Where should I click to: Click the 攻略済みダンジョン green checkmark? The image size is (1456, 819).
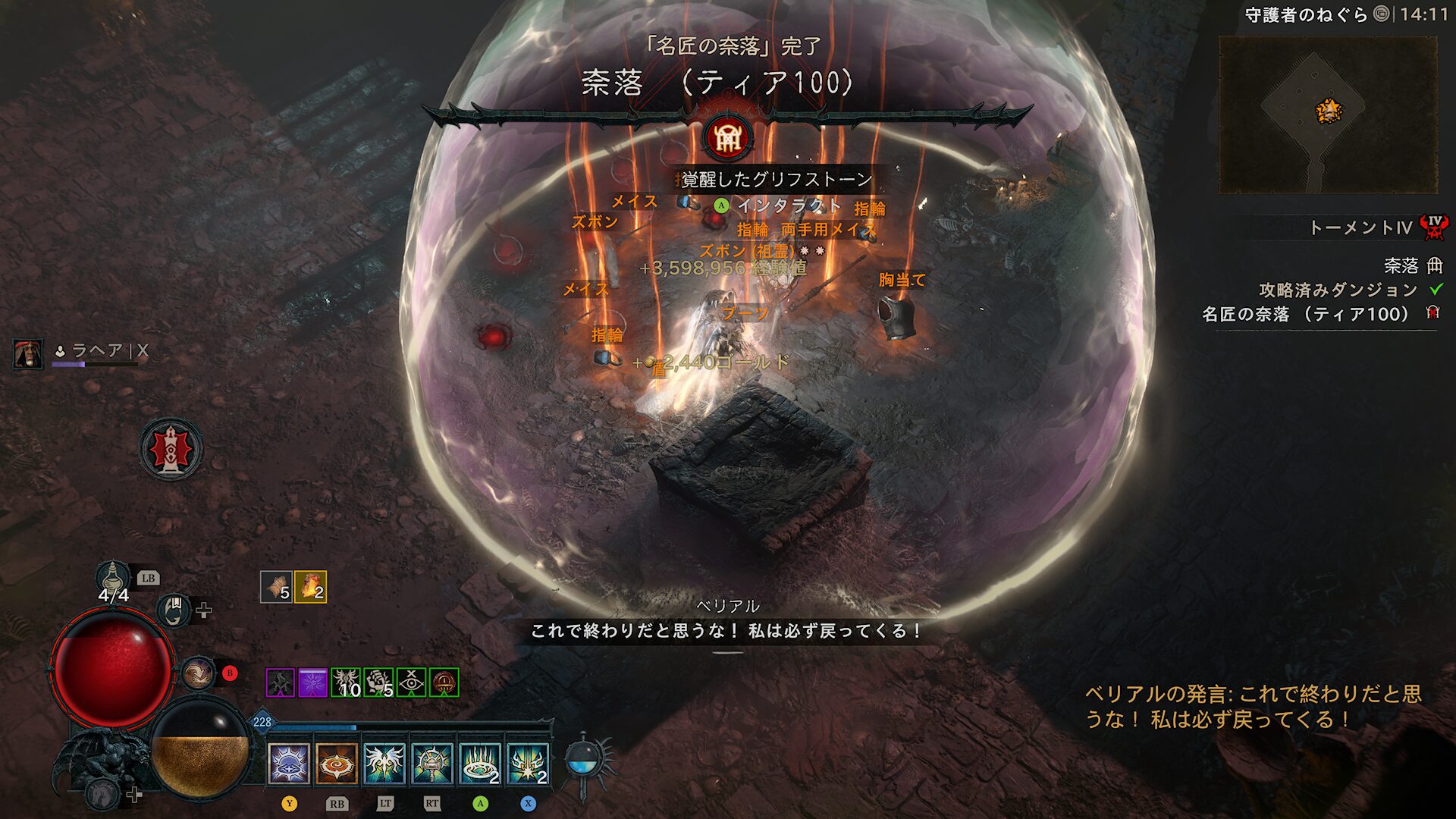(1435, 290)
